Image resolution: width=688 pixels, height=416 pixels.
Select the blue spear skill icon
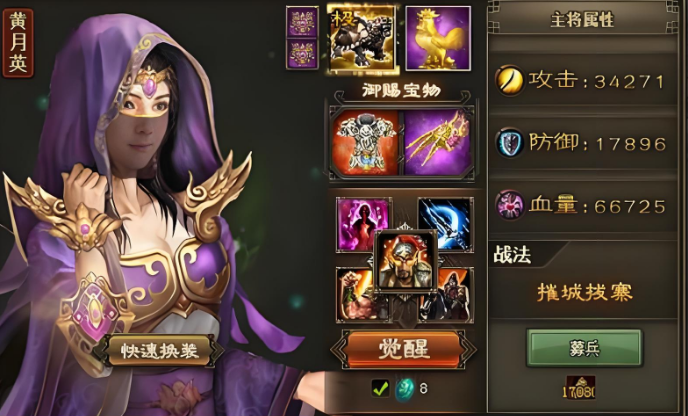(447, 220)
